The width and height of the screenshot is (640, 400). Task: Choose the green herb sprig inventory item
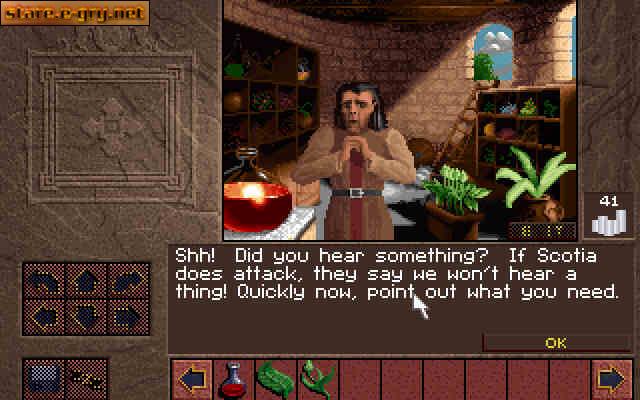tap(316, 379)
